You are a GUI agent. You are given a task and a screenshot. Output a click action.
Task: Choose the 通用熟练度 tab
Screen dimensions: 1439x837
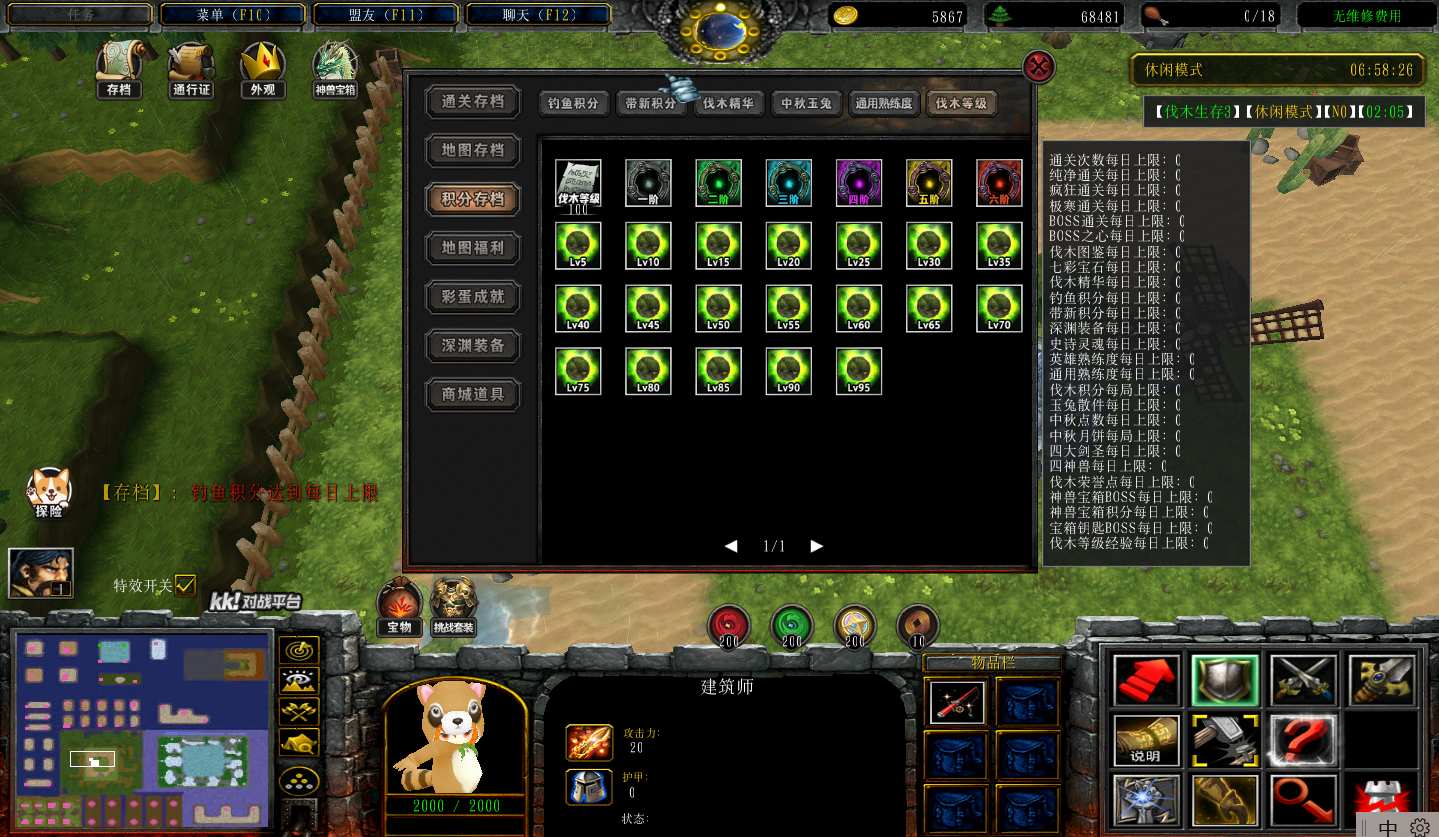(884, 104)
